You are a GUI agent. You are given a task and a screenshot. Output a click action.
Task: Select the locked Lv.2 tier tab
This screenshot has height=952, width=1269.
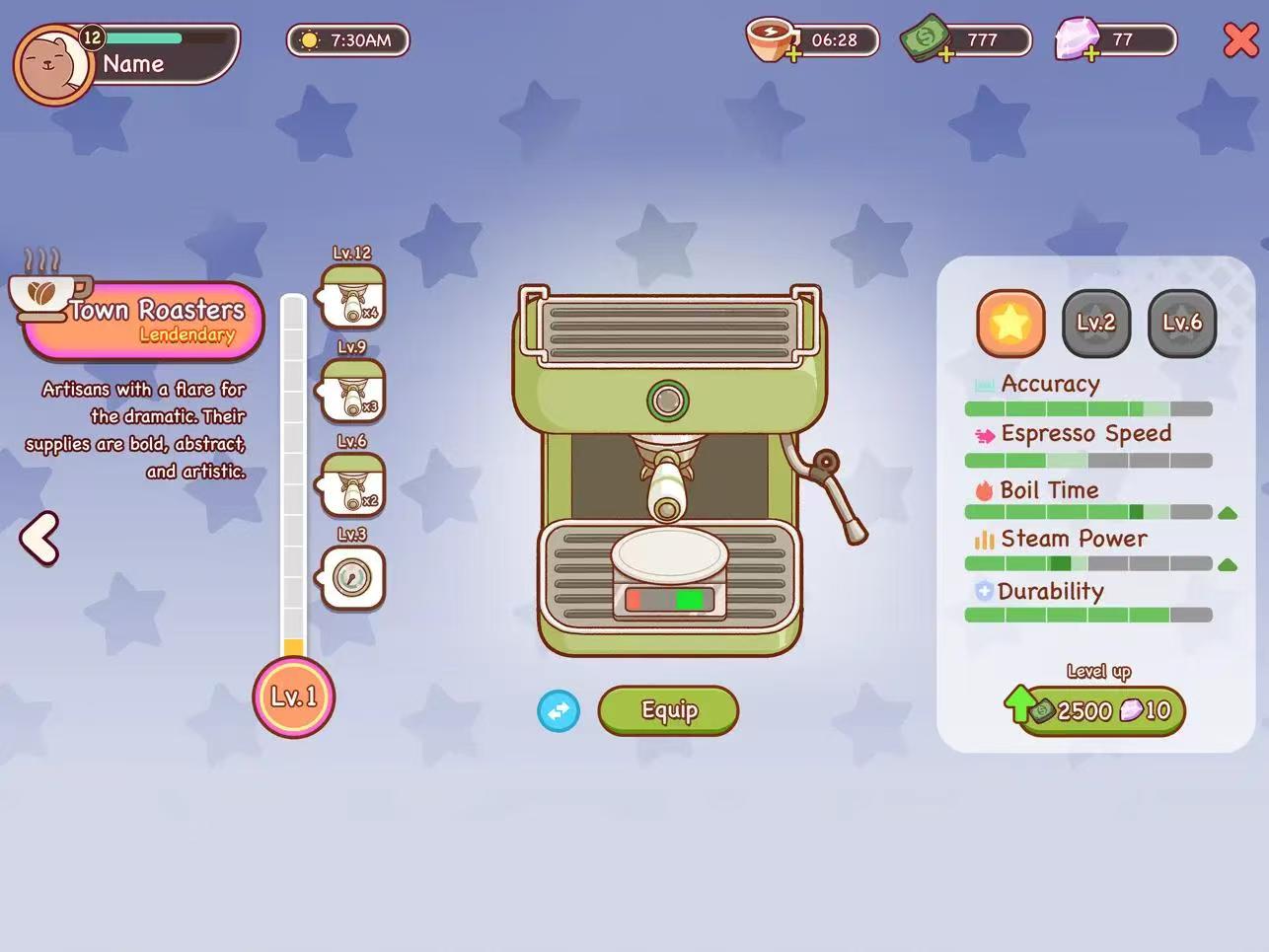click(1095, 323)
